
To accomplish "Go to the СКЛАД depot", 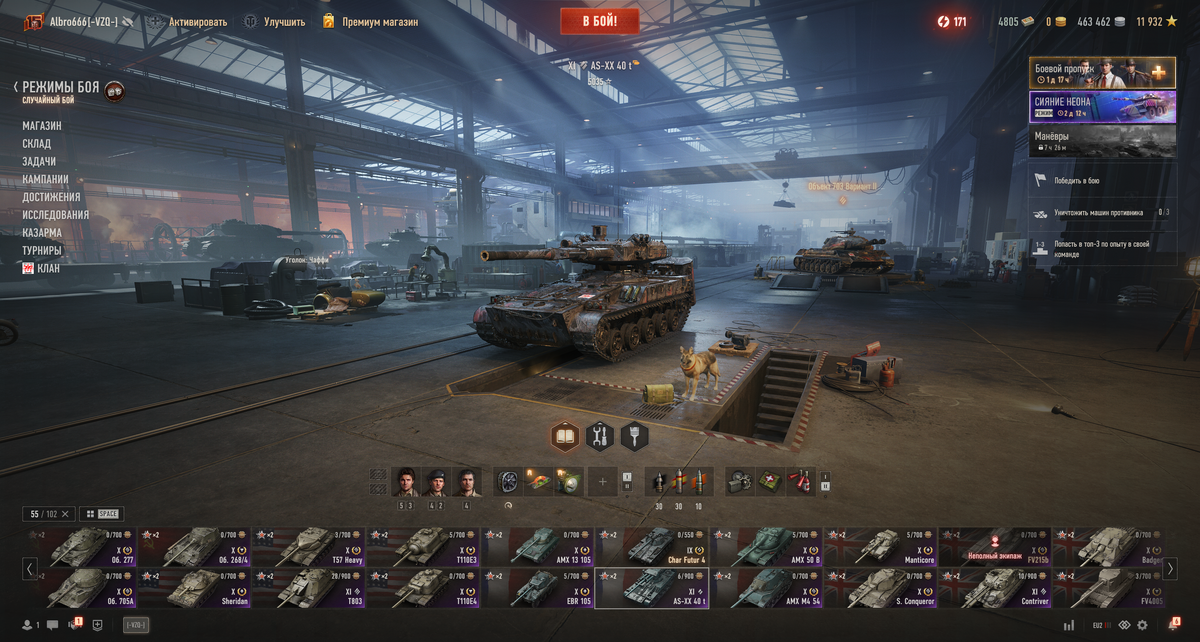I will coord(37,144).
